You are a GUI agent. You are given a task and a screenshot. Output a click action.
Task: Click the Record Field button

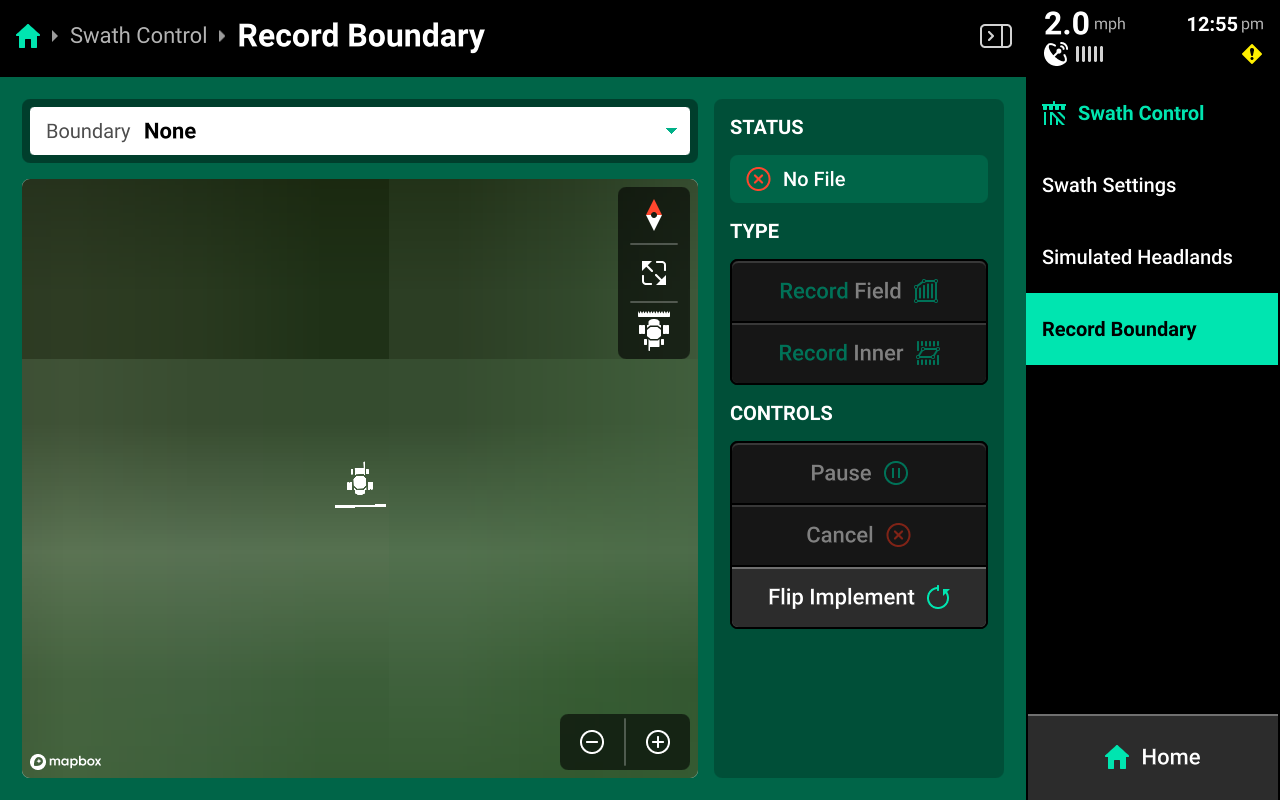[x=859, y=291]
